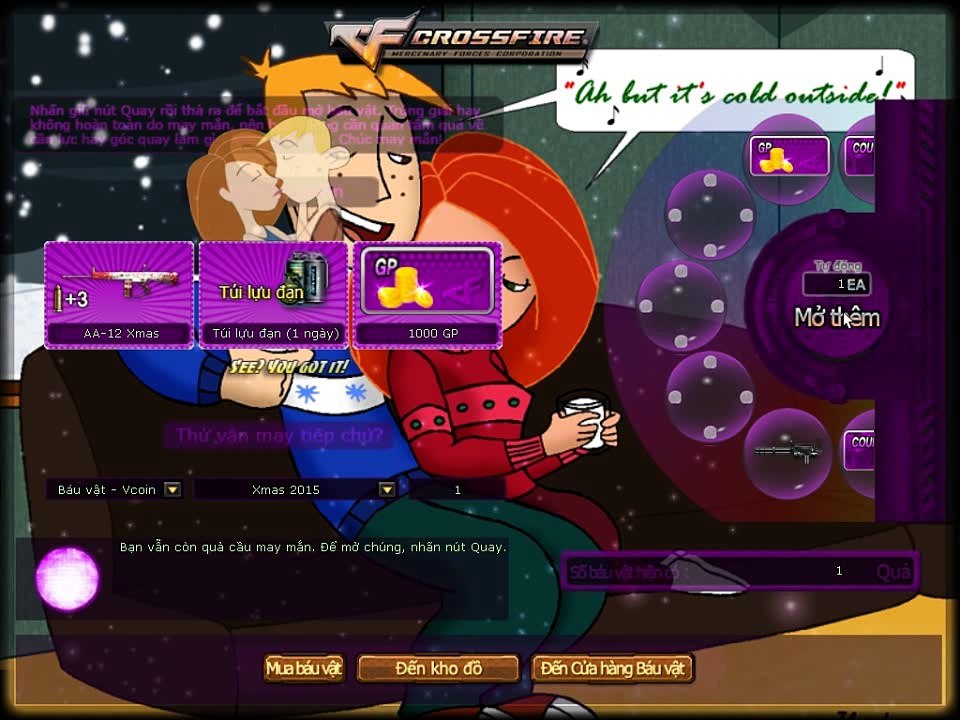960x720 pixels.
Task: Select the 1000 GP reward card
Action: tap(427, 294)
